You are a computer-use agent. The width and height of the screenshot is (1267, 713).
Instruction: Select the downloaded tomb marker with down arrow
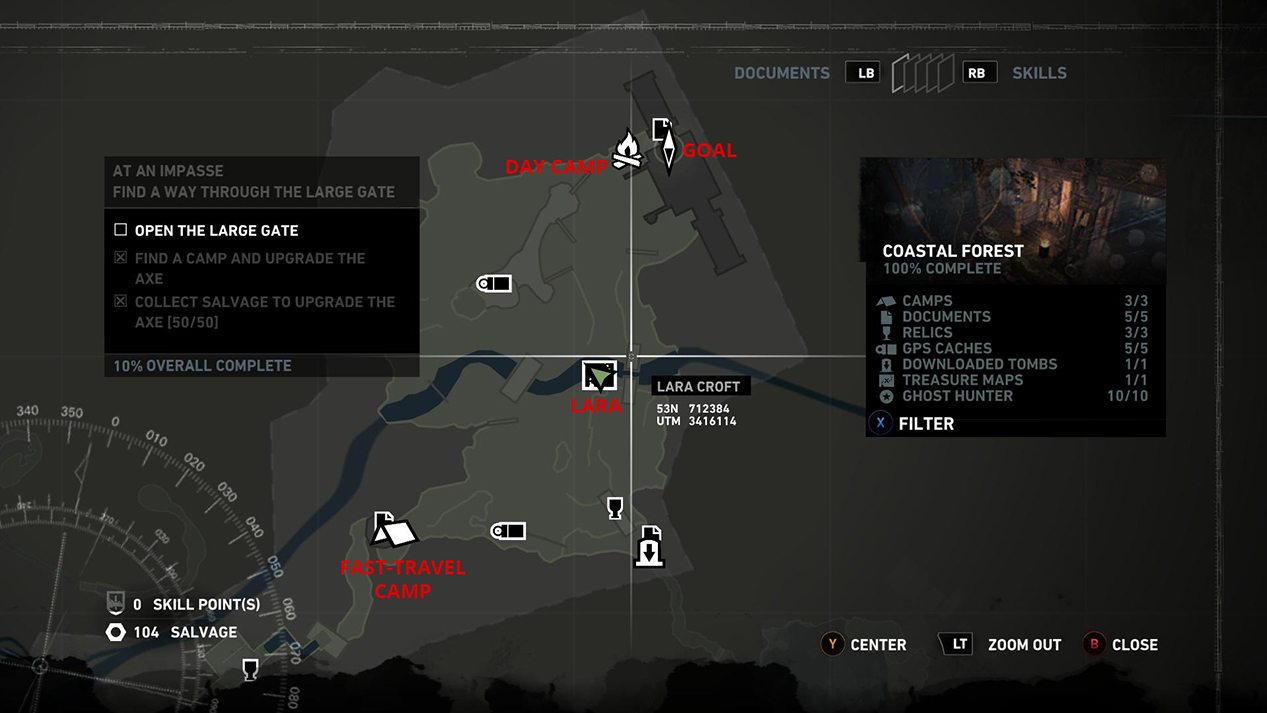point(650,551)
